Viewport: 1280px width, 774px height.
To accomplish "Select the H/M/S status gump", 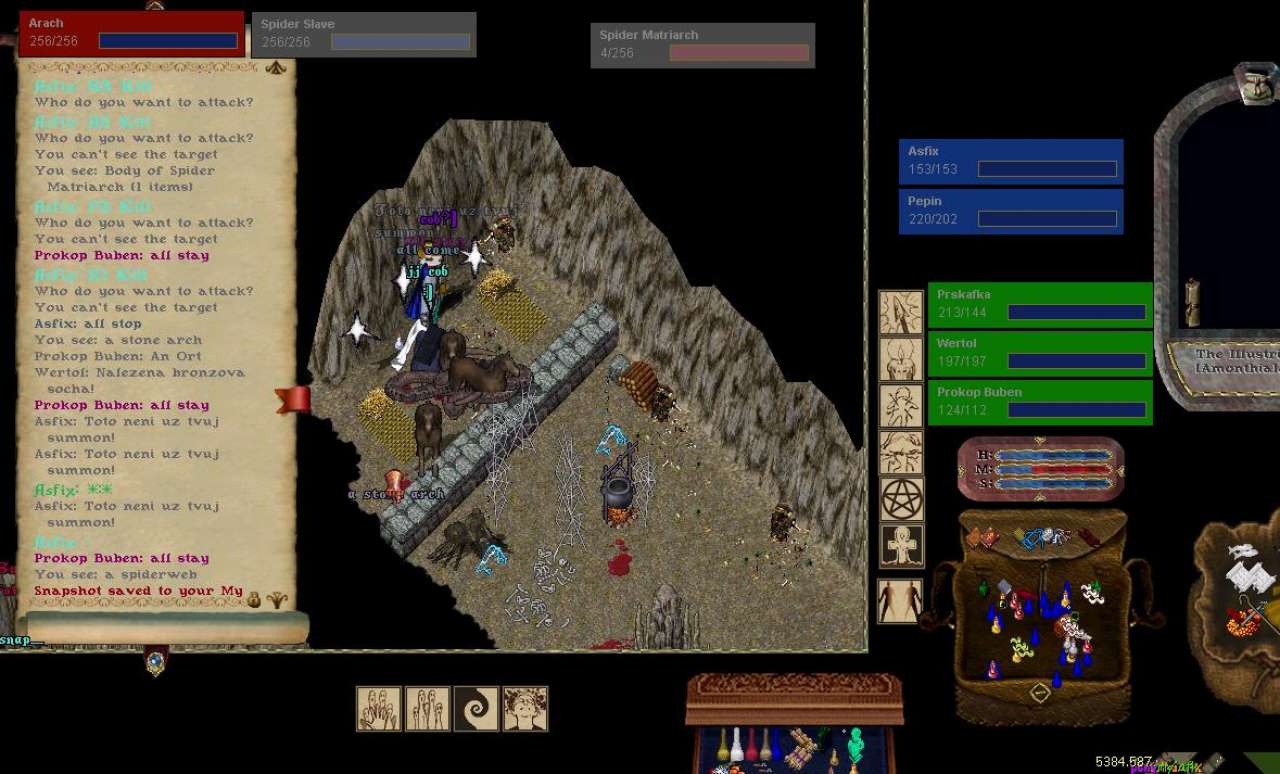I will point(1041,469).
